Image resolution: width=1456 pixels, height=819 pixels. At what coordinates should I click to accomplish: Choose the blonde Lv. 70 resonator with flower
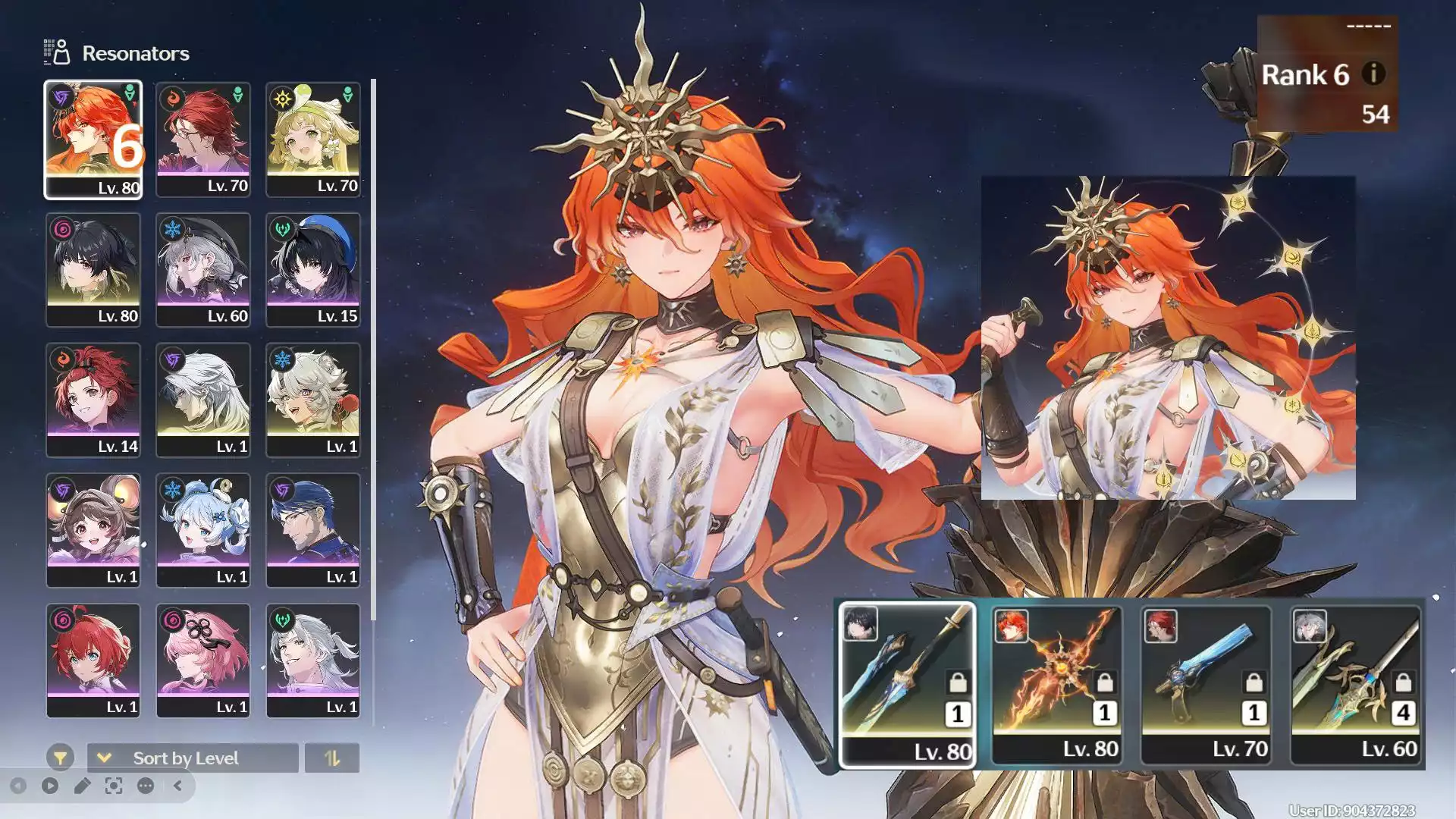point(312,140)
